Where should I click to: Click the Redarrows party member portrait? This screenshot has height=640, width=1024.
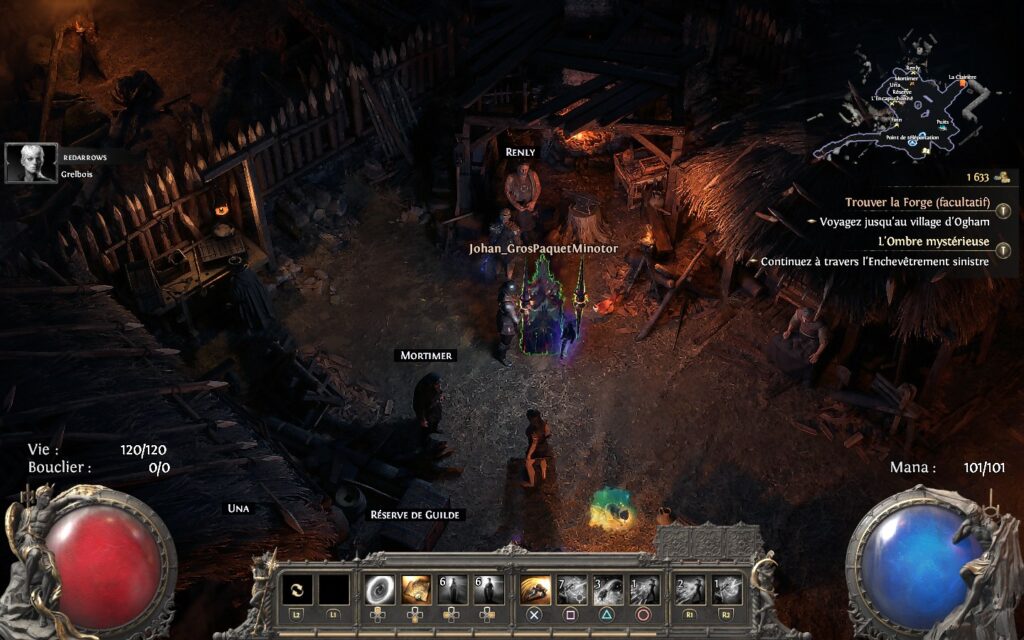point(31,163)
